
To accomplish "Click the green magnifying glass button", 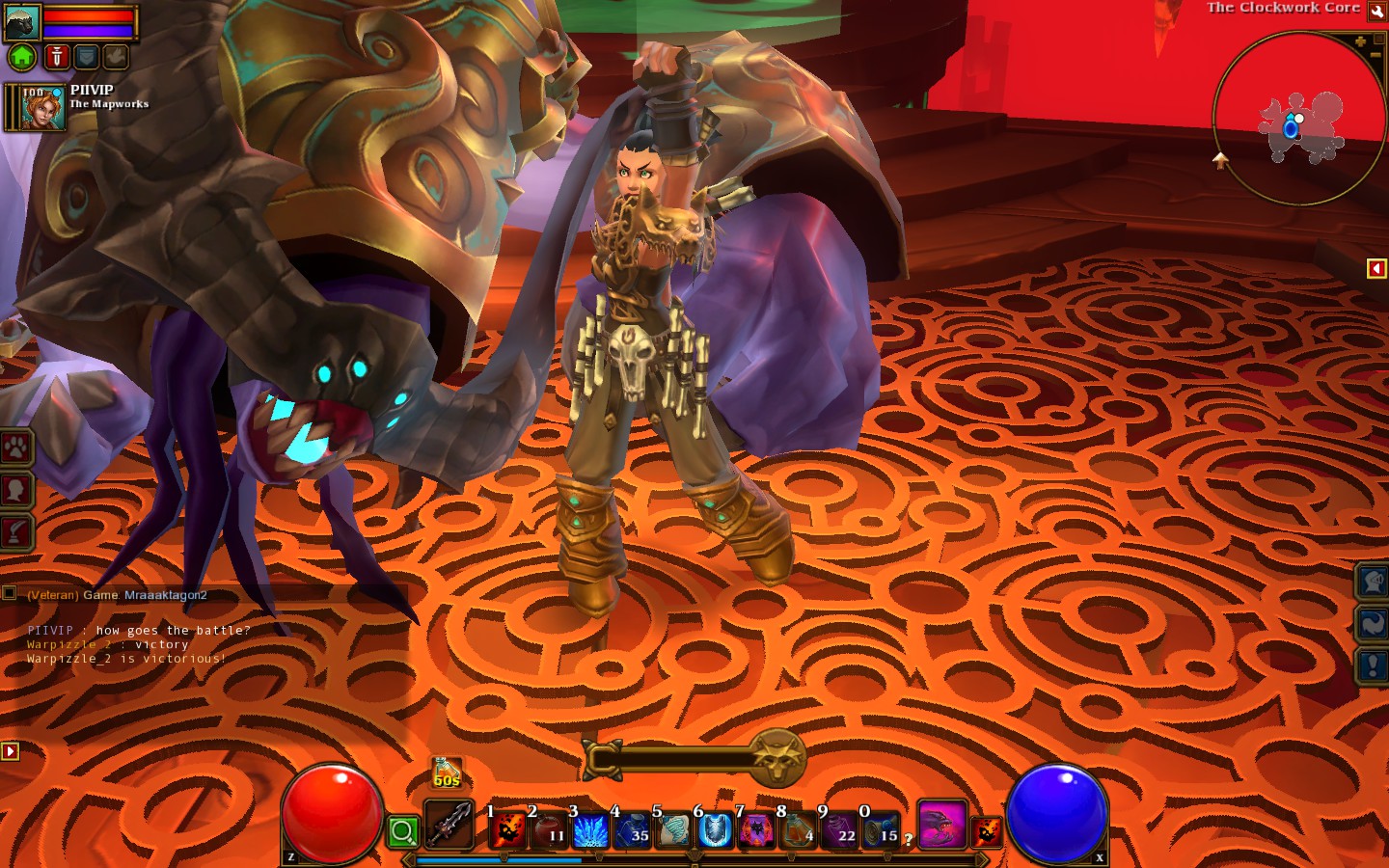I will pyautogui.click(x=403, y=830).
